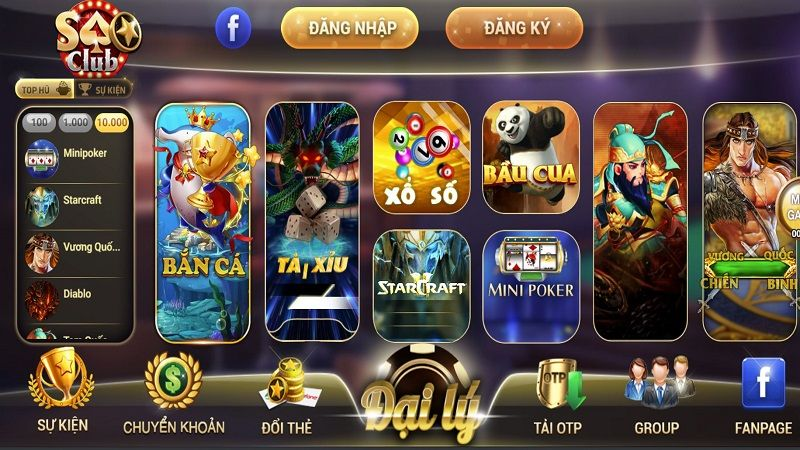Open the round Facebook icon at top
Image resolution: width=800 pixels, height=450 pixels.
[233, 28]
